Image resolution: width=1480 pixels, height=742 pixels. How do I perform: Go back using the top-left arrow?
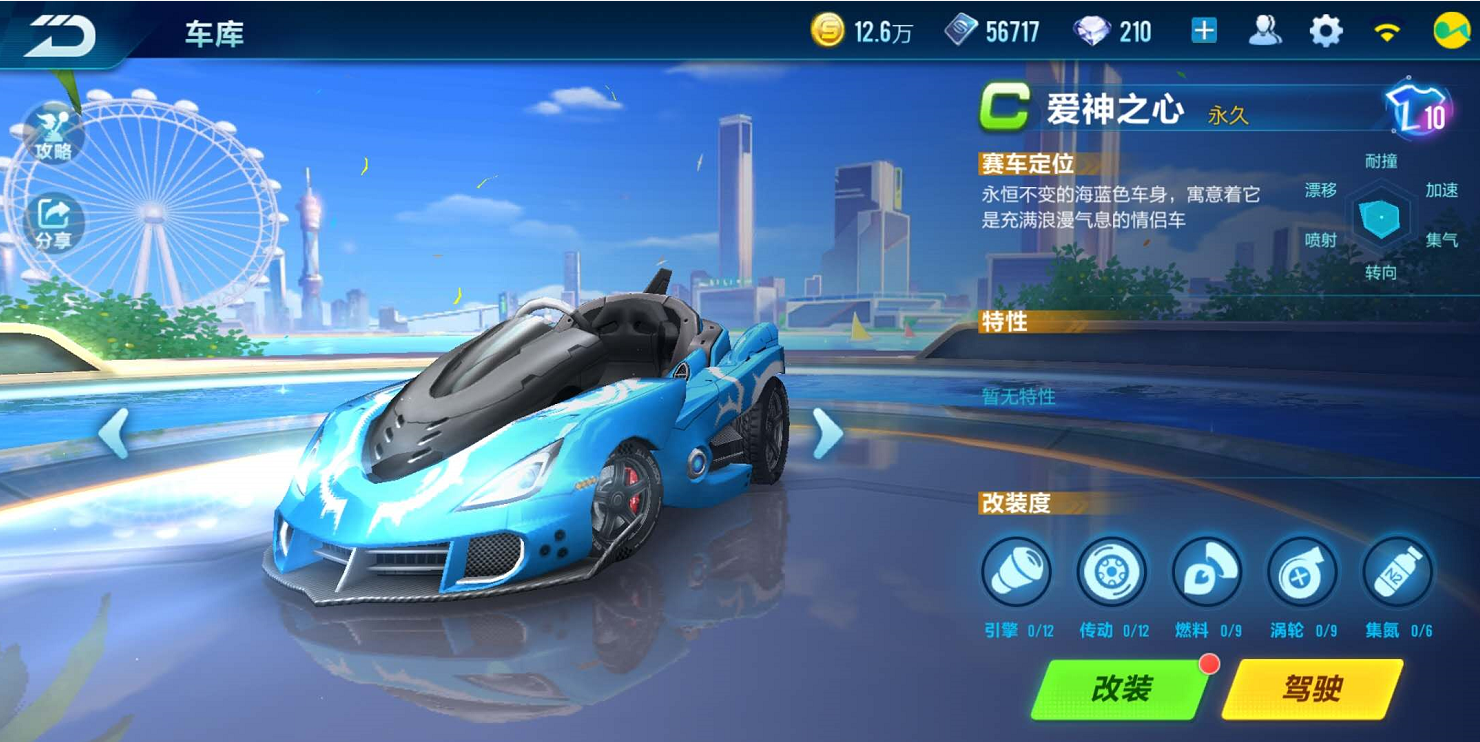(60, 36)
